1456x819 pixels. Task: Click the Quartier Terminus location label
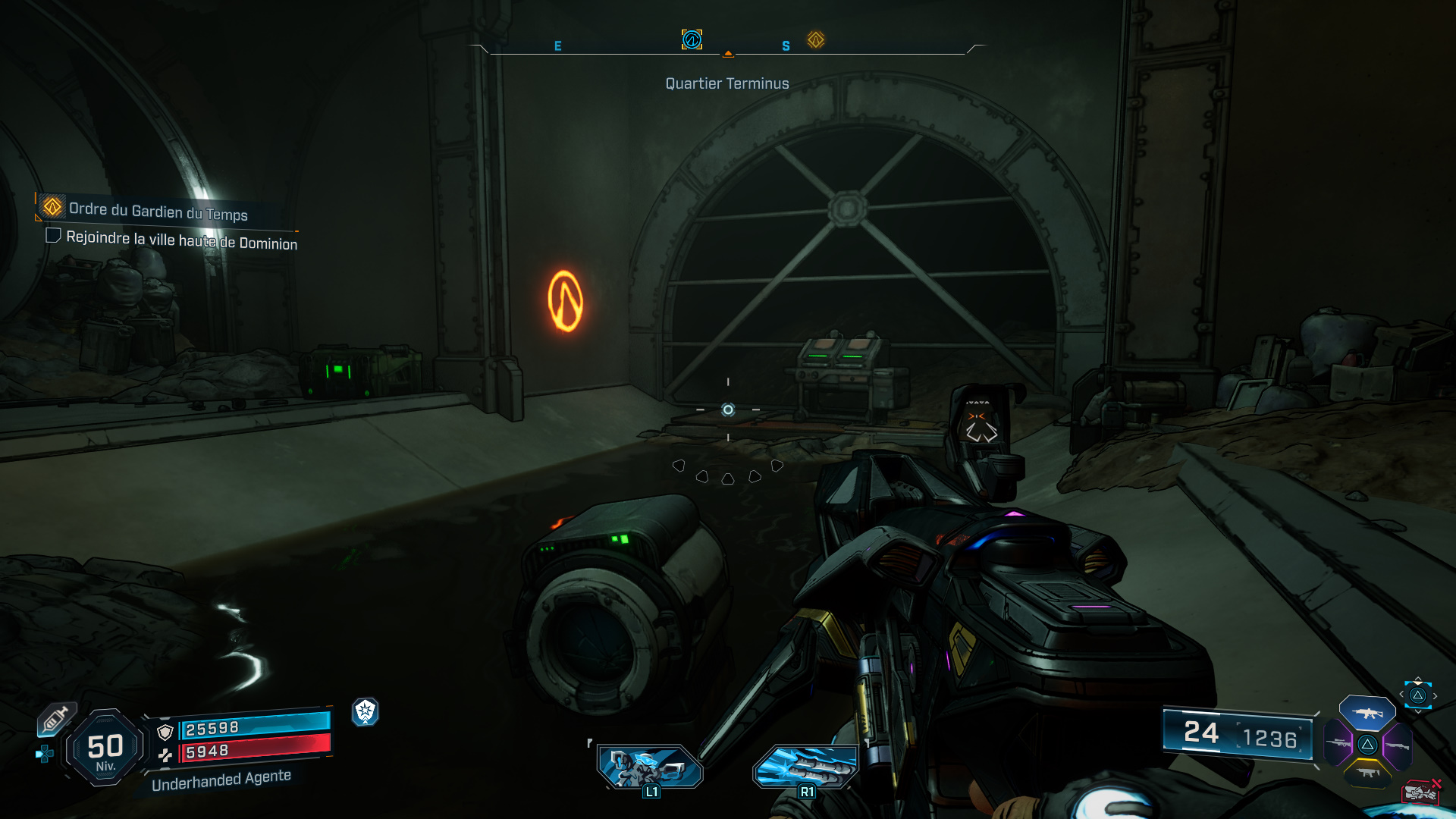click(x=726, y=83)
